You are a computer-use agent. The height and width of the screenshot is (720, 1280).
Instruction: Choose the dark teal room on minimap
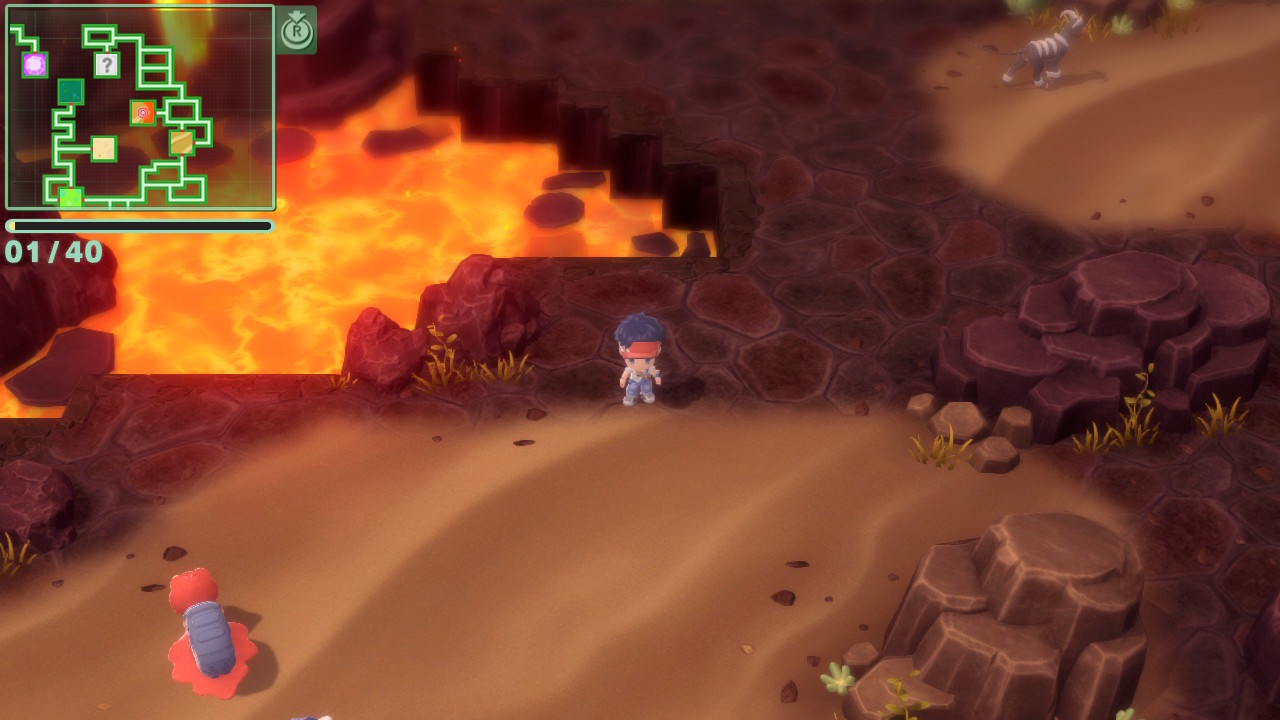click(70, 92)
